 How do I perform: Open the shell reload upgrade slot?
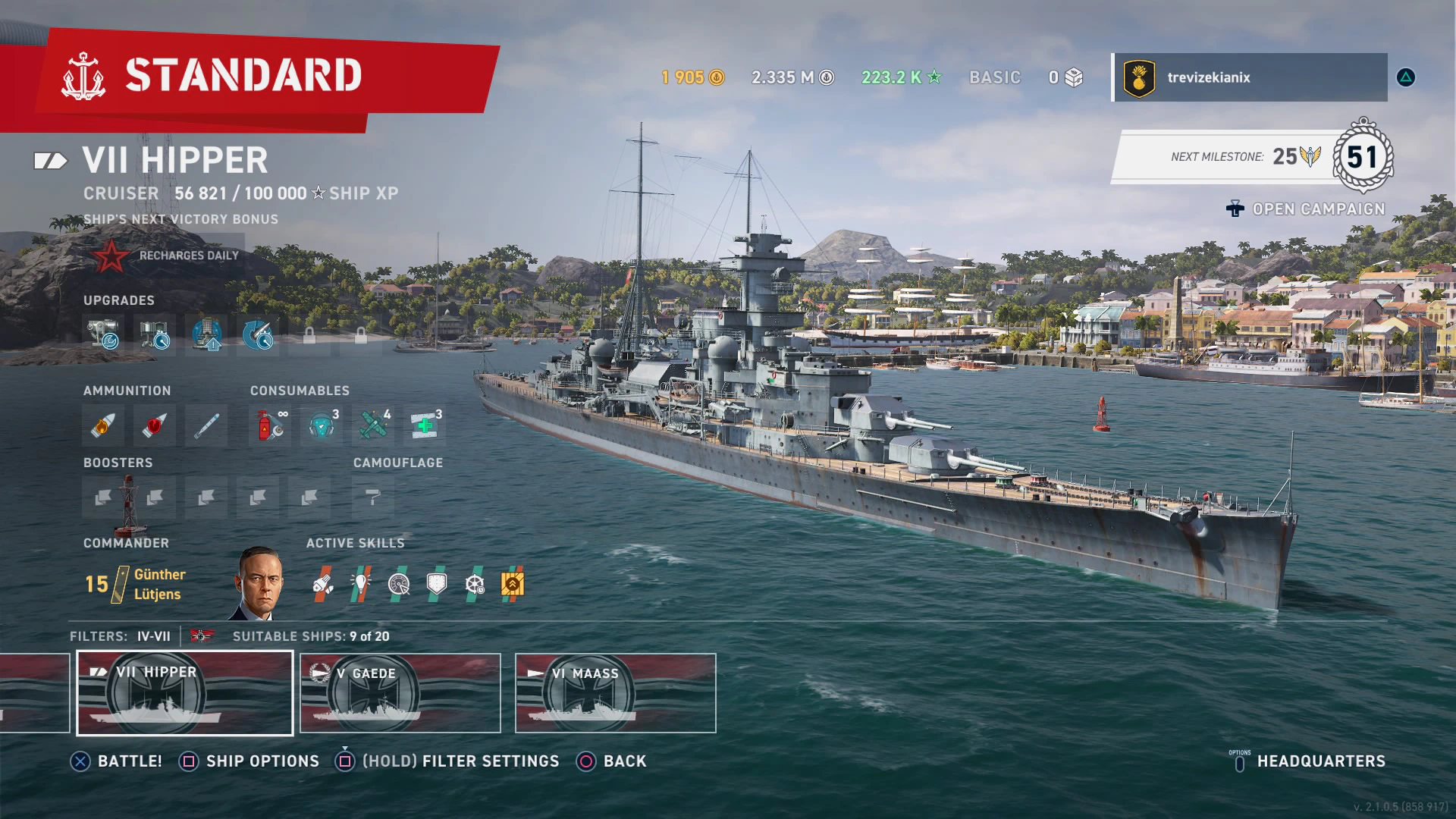258,334
